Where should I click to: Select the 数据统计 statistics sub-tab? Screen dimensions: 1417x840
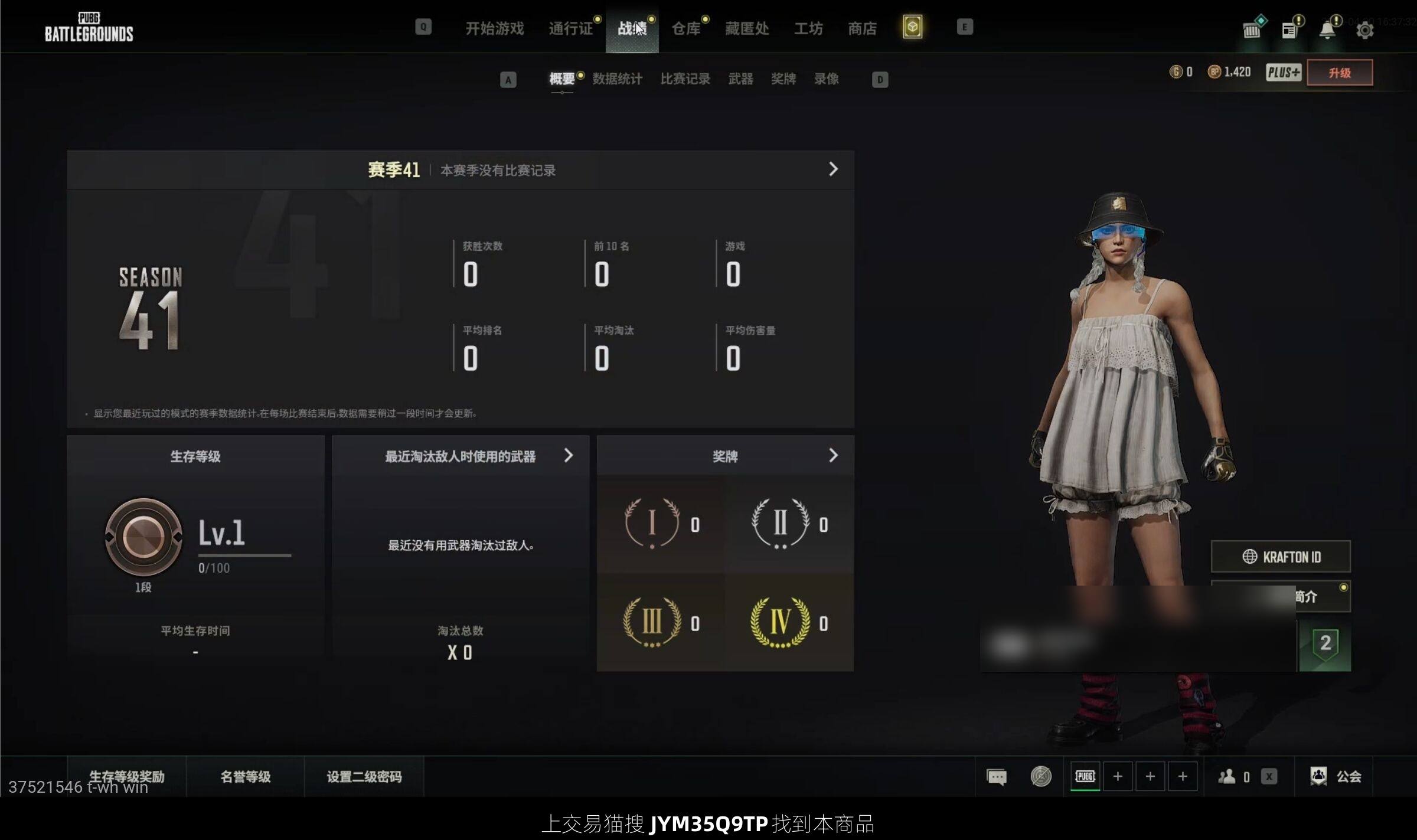click(x=617, y=79)
